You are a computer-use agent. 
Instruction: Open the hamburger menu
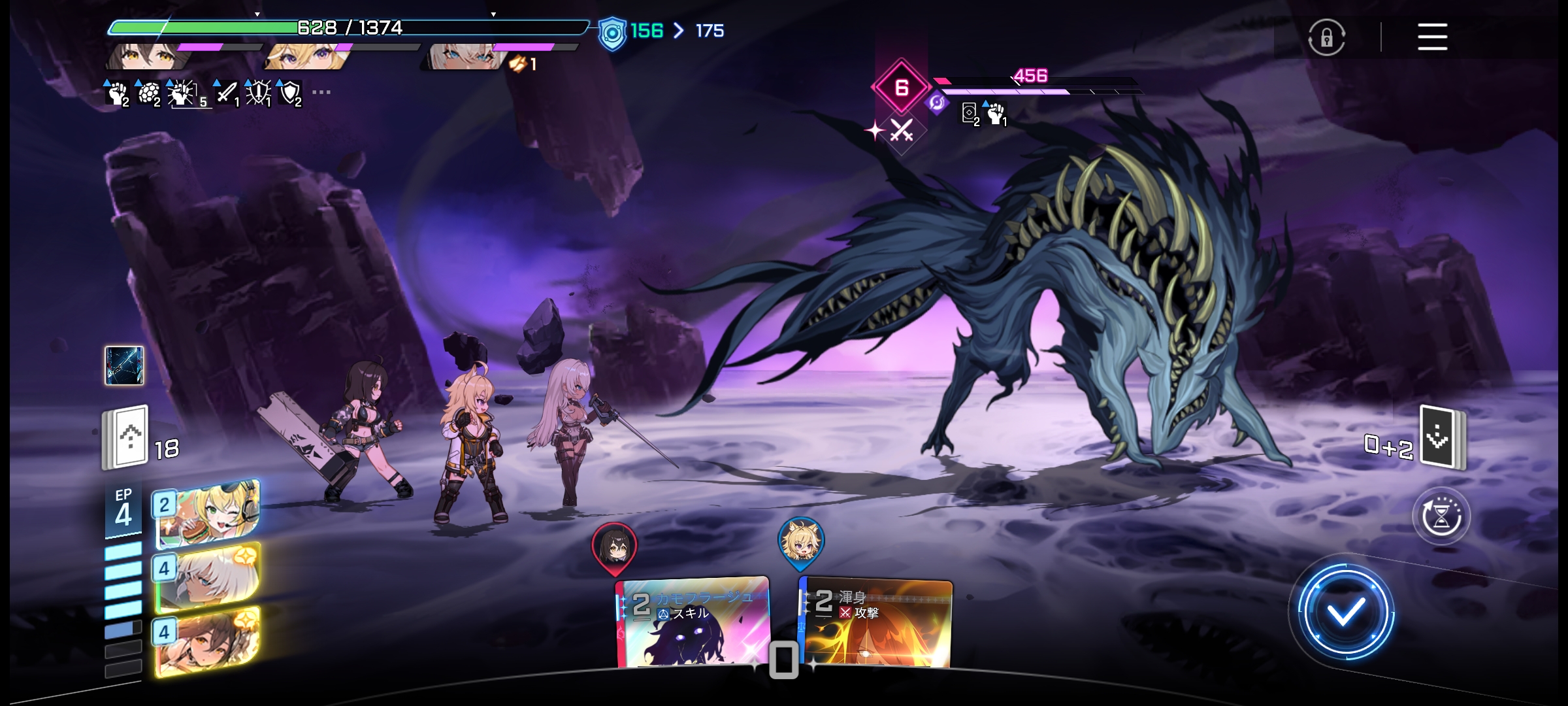tap(1432, 37)
